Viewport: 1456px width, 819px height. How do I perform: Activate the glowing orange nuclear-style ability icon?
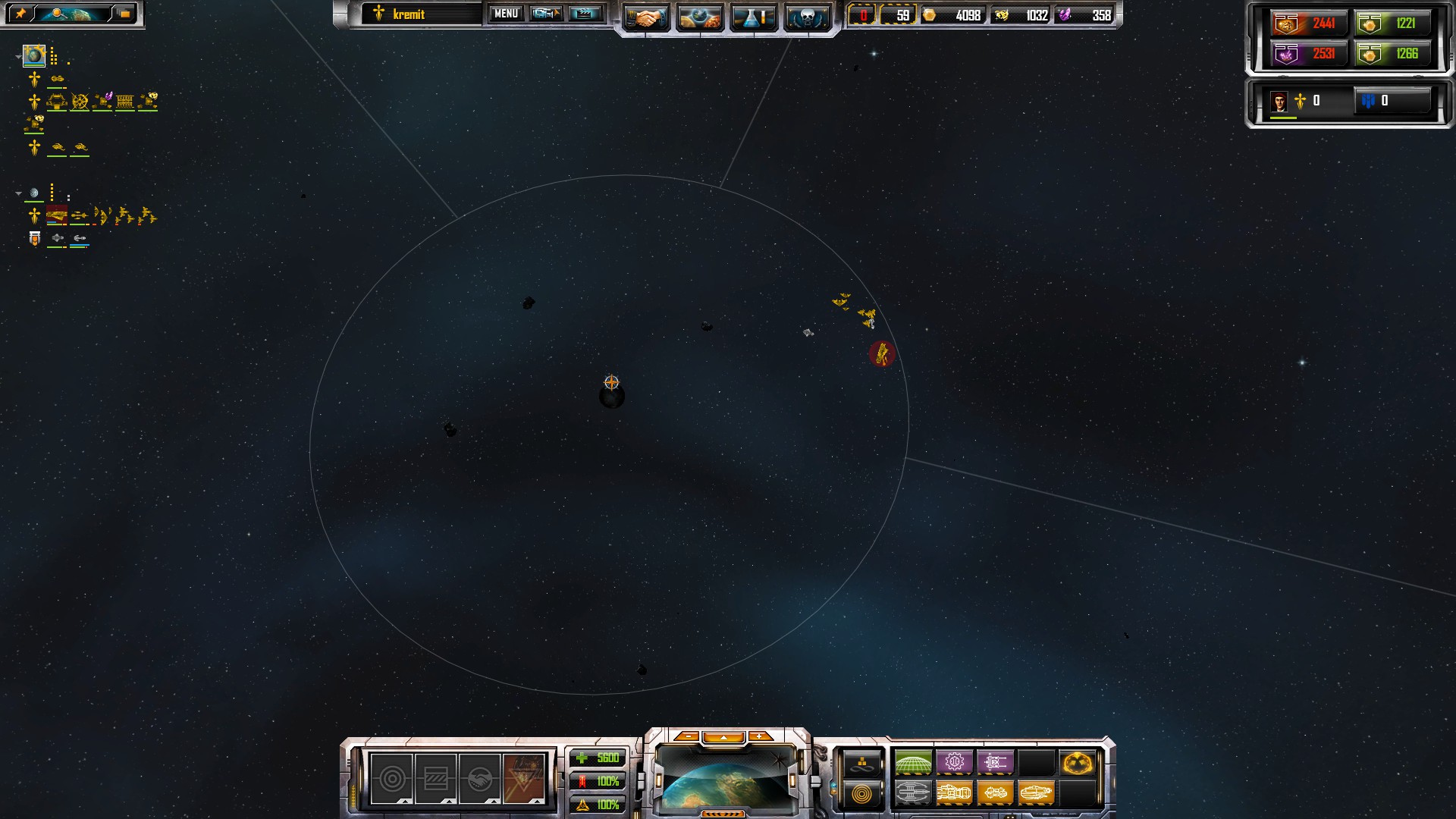tap(1077, 762)
